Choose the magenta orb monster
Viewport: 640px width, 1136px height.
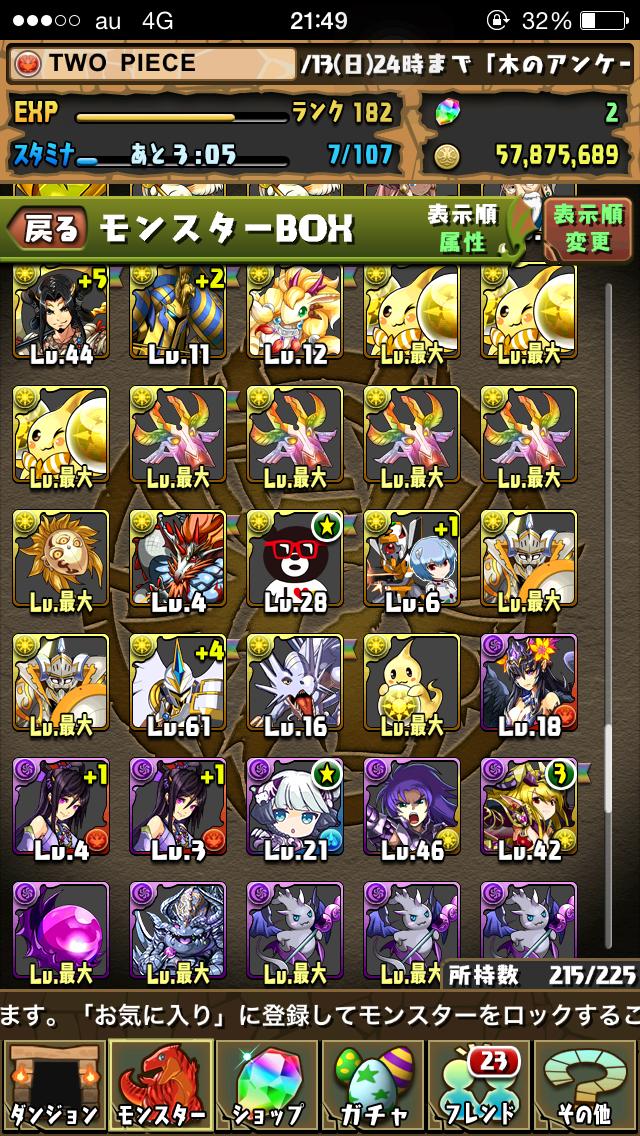pyautogui.click(x=60, y=930)
